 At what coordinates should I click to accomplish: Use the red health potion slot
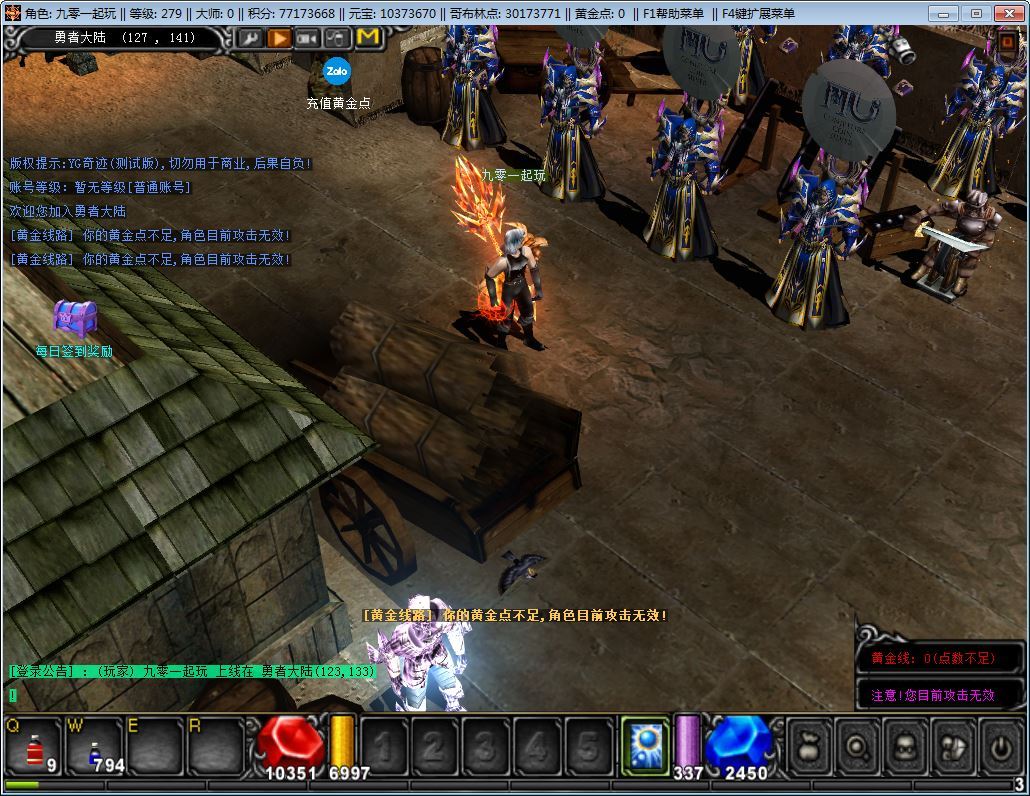tap(35, 746)
